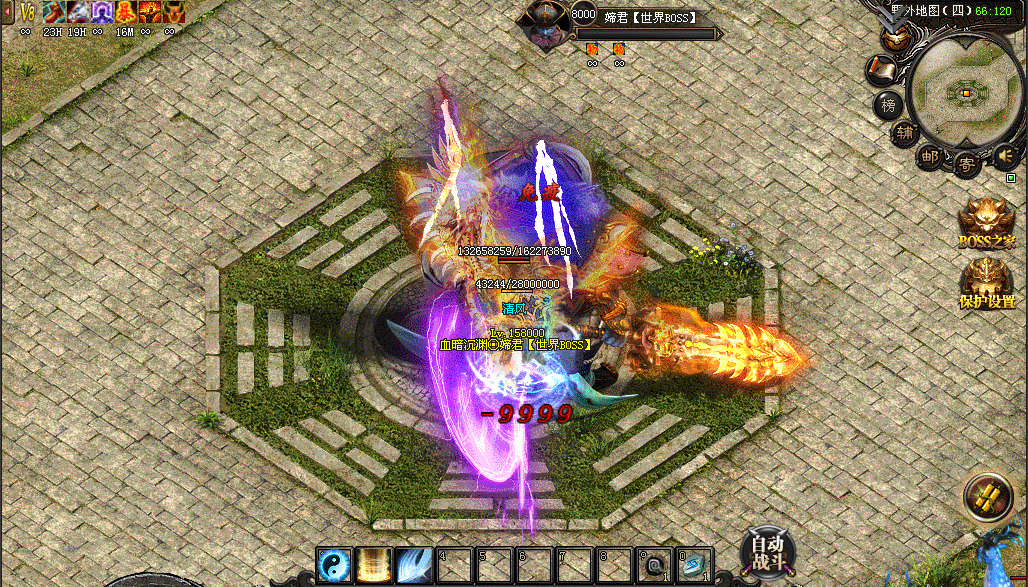The height and width of the screenshot is (587, 1028).
Task: Open the crossed golden swords round button
Action: pyautogui.click(x=988, y=498)
